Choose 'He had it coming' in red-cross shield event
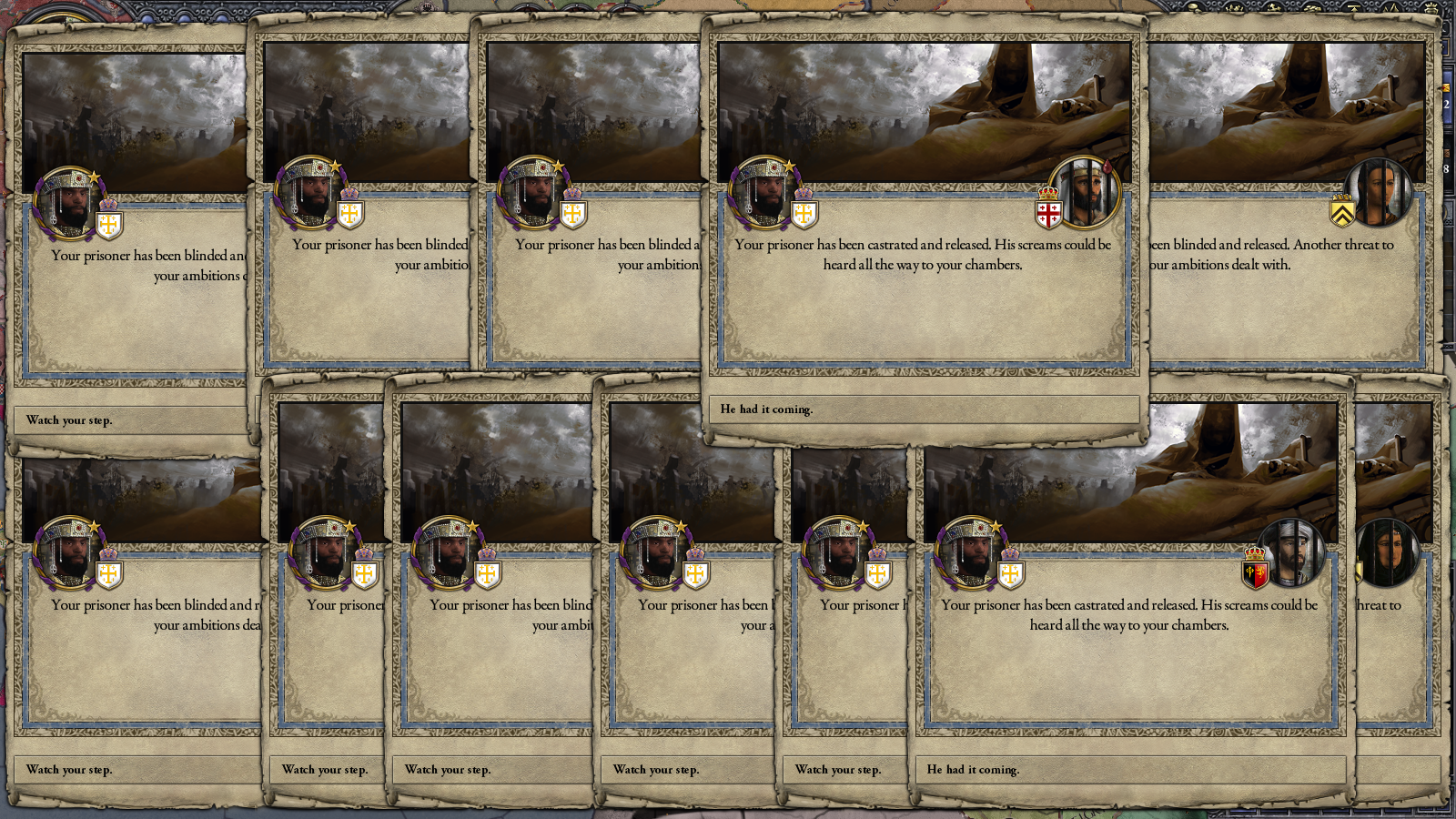The image size is (1456, 819). [x=924, y=409]
